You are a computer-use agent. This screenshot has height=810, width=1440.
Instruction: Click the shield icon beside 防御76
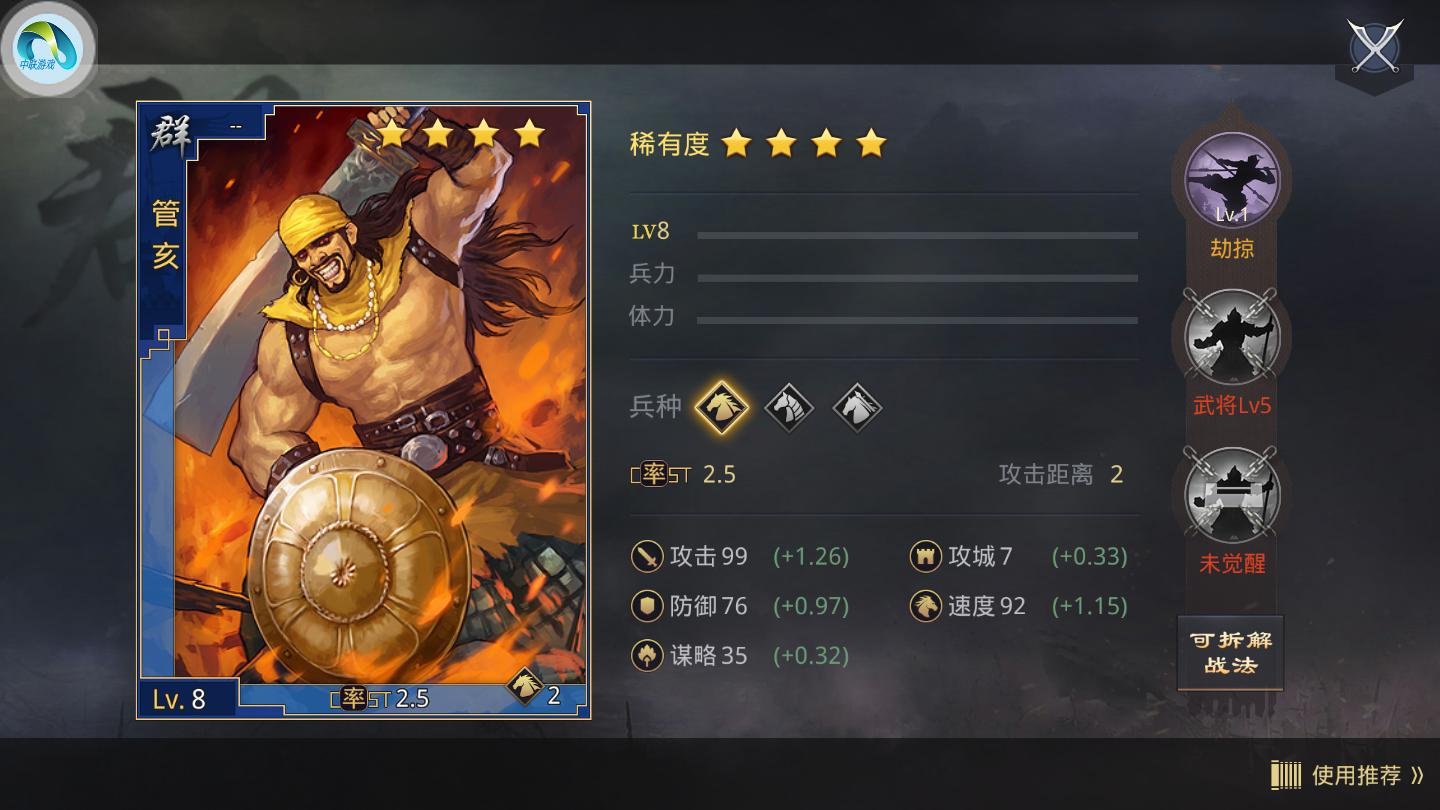tap(645, 606)
